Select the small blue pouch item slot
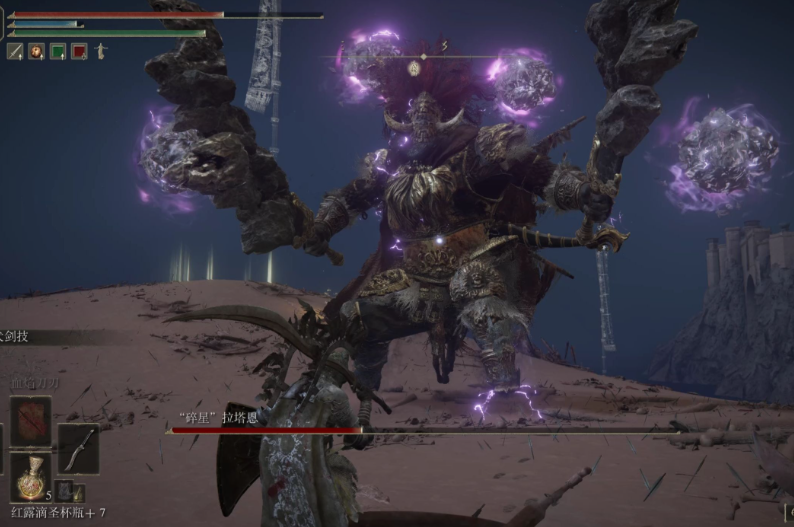794x527 pixels. pyautogui.click(x=64, y=490)
